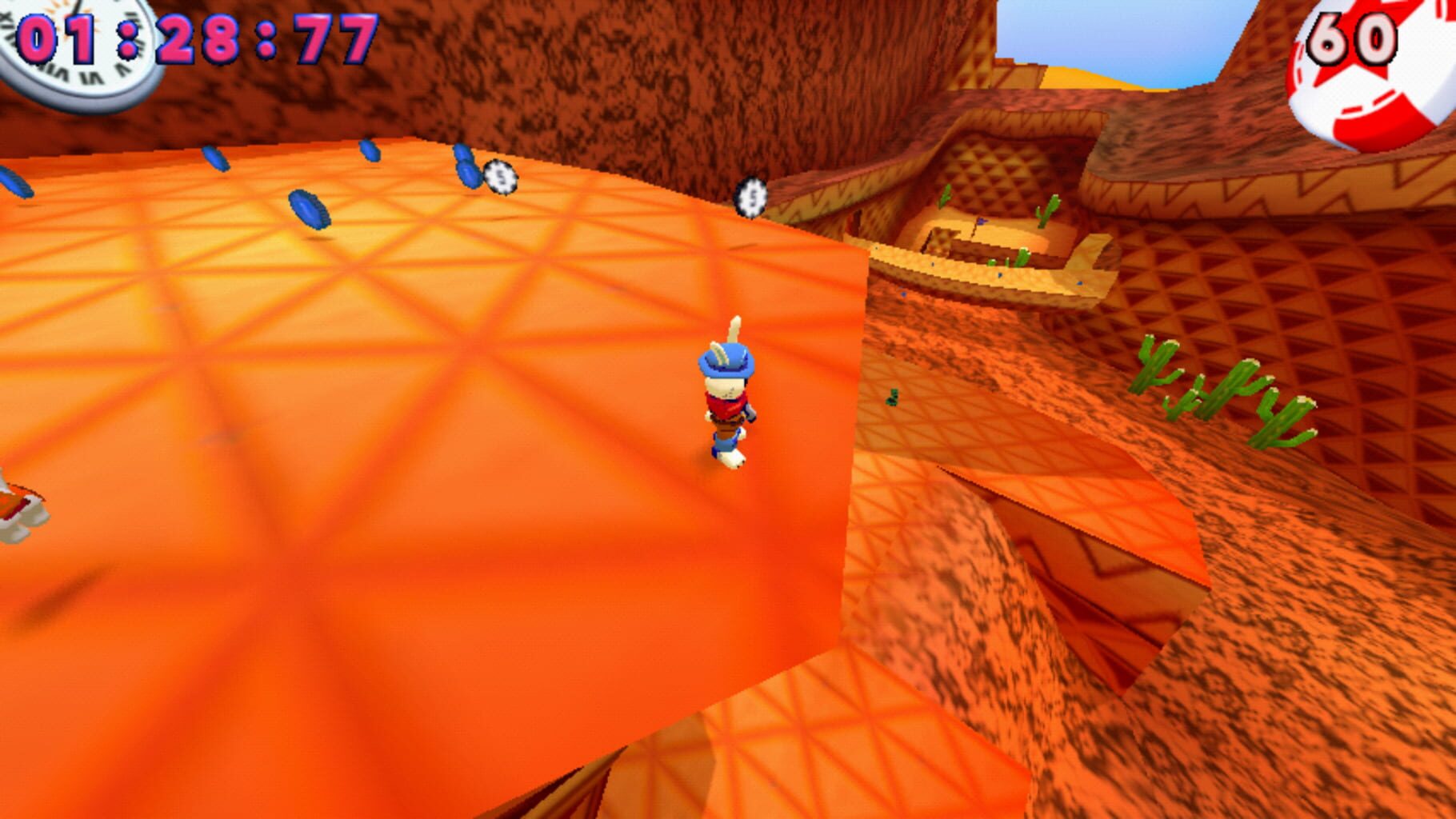1456x819 pixels.
Task: Click the timer text reading 01:28:77
Action: [192, 36]
